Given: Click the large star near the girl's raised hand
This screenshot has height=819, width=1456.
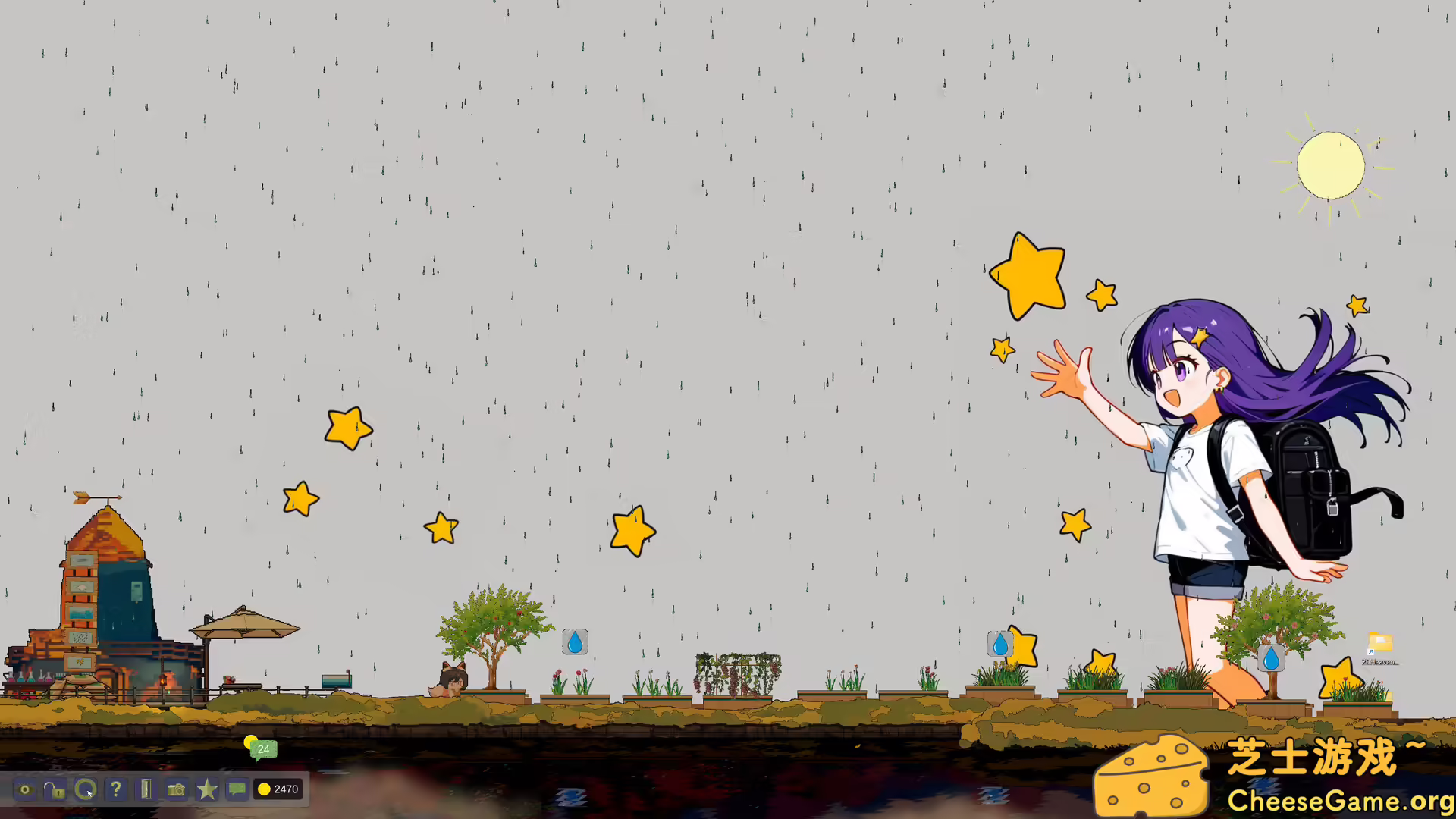Looking at the screenshot, I should click(x=1029, y=275).
